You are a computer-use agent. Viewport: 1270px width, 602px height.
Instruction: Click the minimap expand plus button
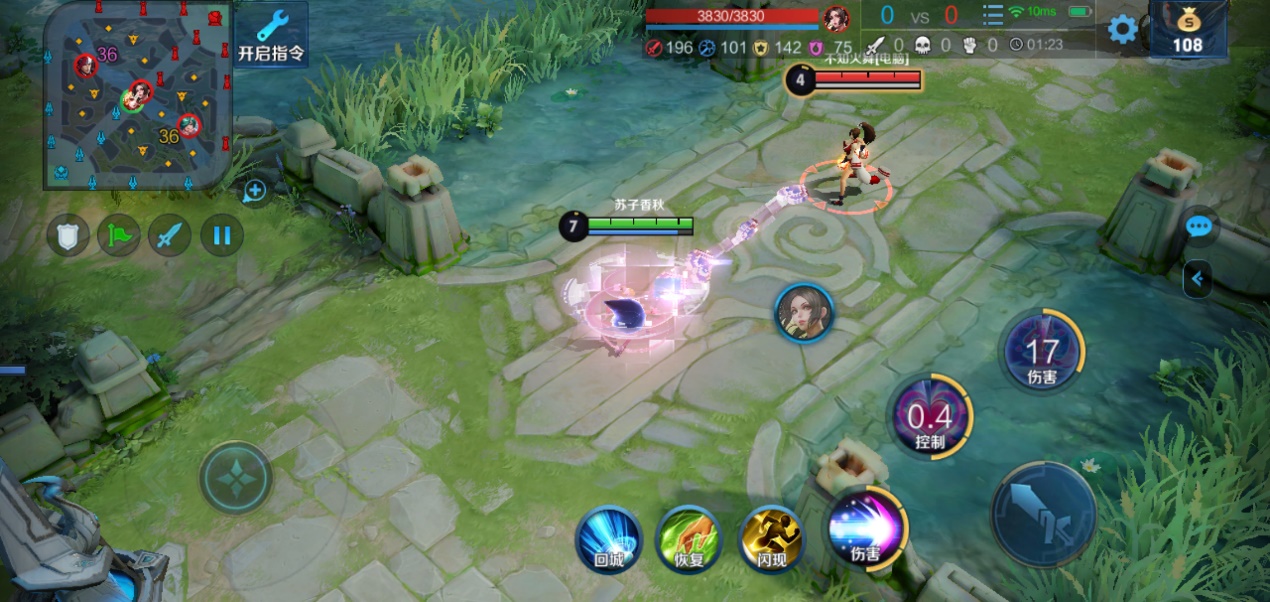[255, 190]
